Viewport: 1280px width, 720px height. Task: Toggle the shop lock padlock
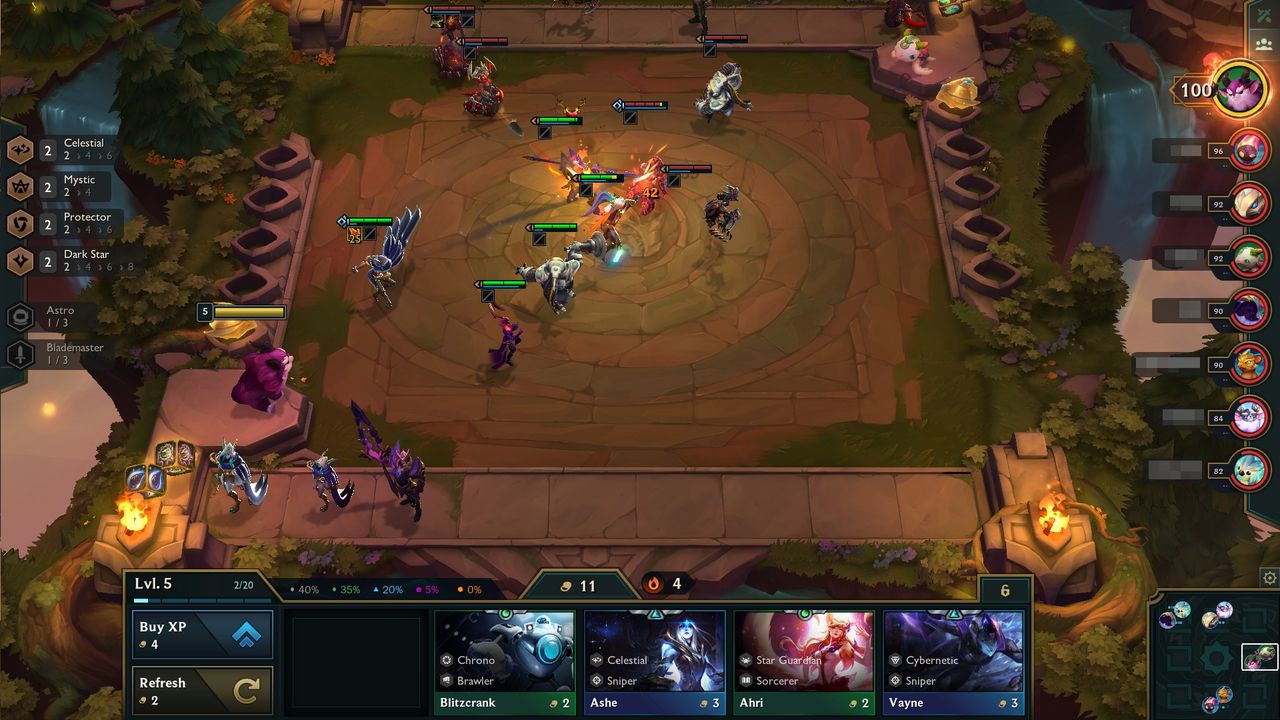pos(1005,590)
